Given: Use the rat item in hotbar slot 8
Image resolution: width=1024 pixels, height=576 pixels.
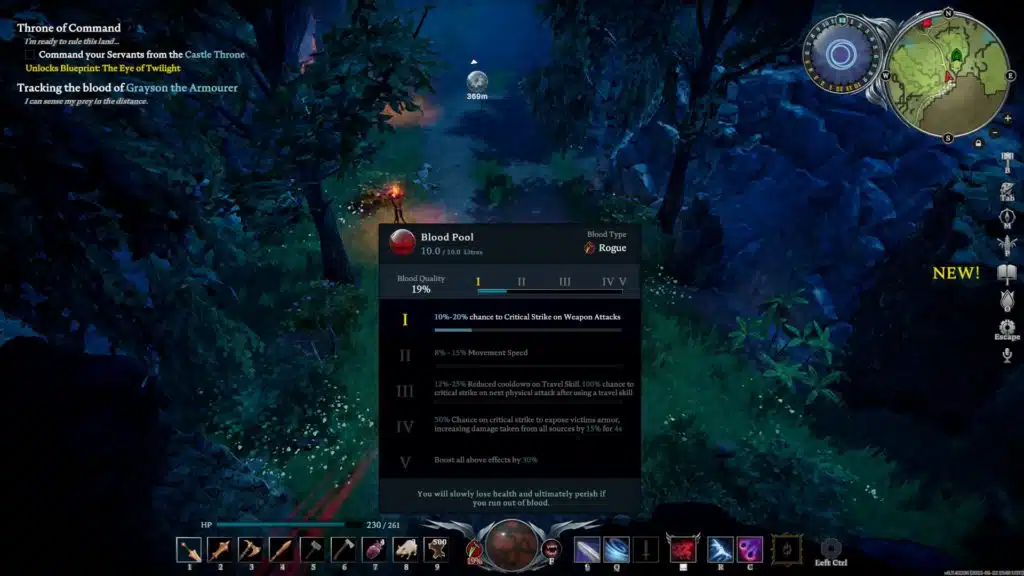Looking at the screenshot, I should coord(406,549).
